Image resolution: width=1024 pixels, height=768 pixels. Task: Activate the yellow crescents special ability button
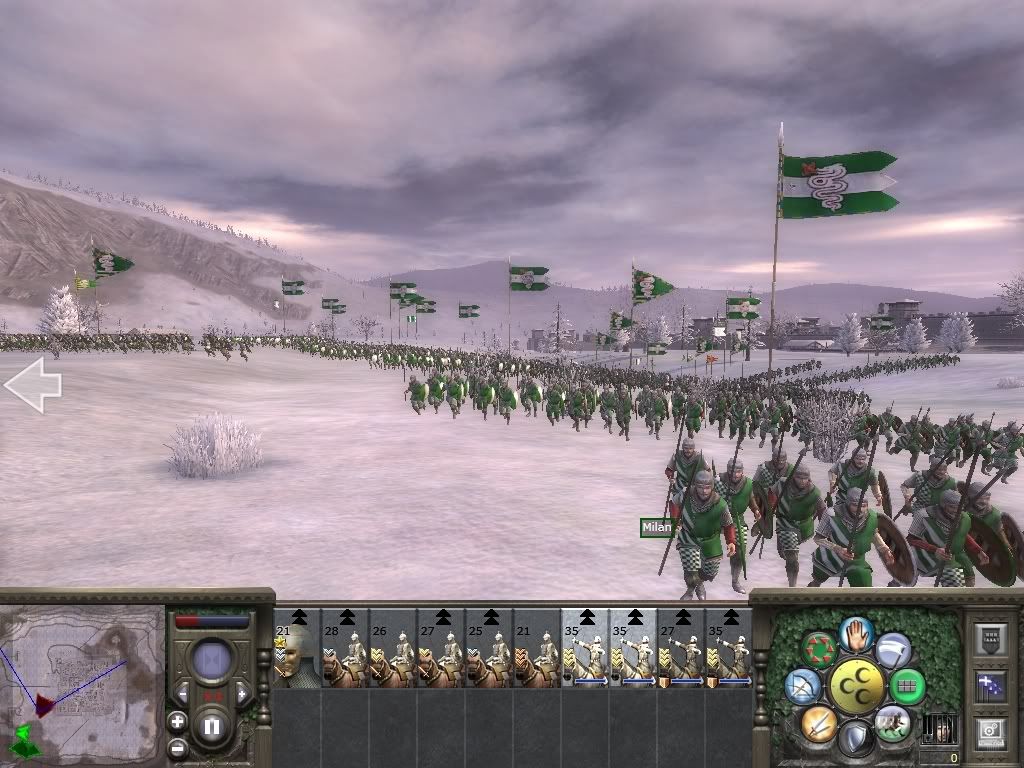(x=857, y=687)
